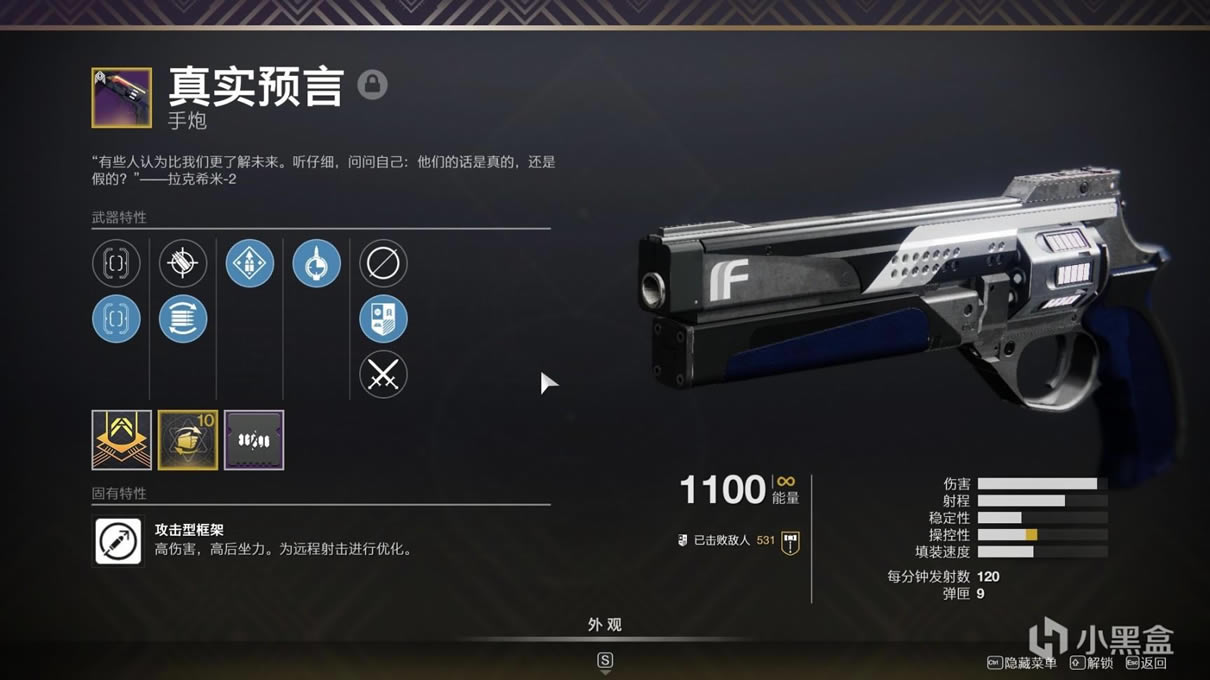Screen dimensions: 1210x680
Task: Inspect the bullet-and-clock trait perk
Action: (x=316, y=264)
